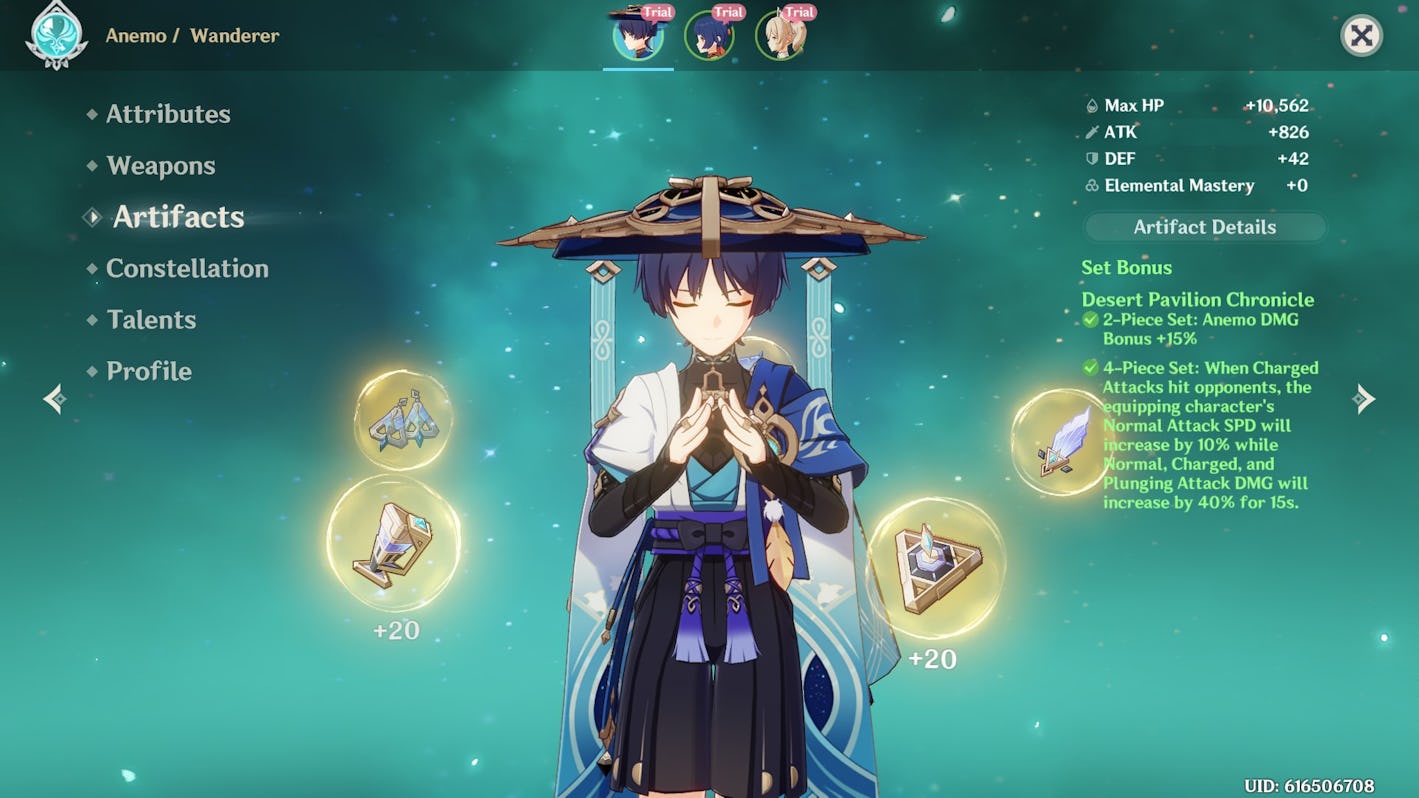This screenshot has width=1419, height=798.
Task: Select the Flower of Life artifact slot
Action: click(405, 420)
